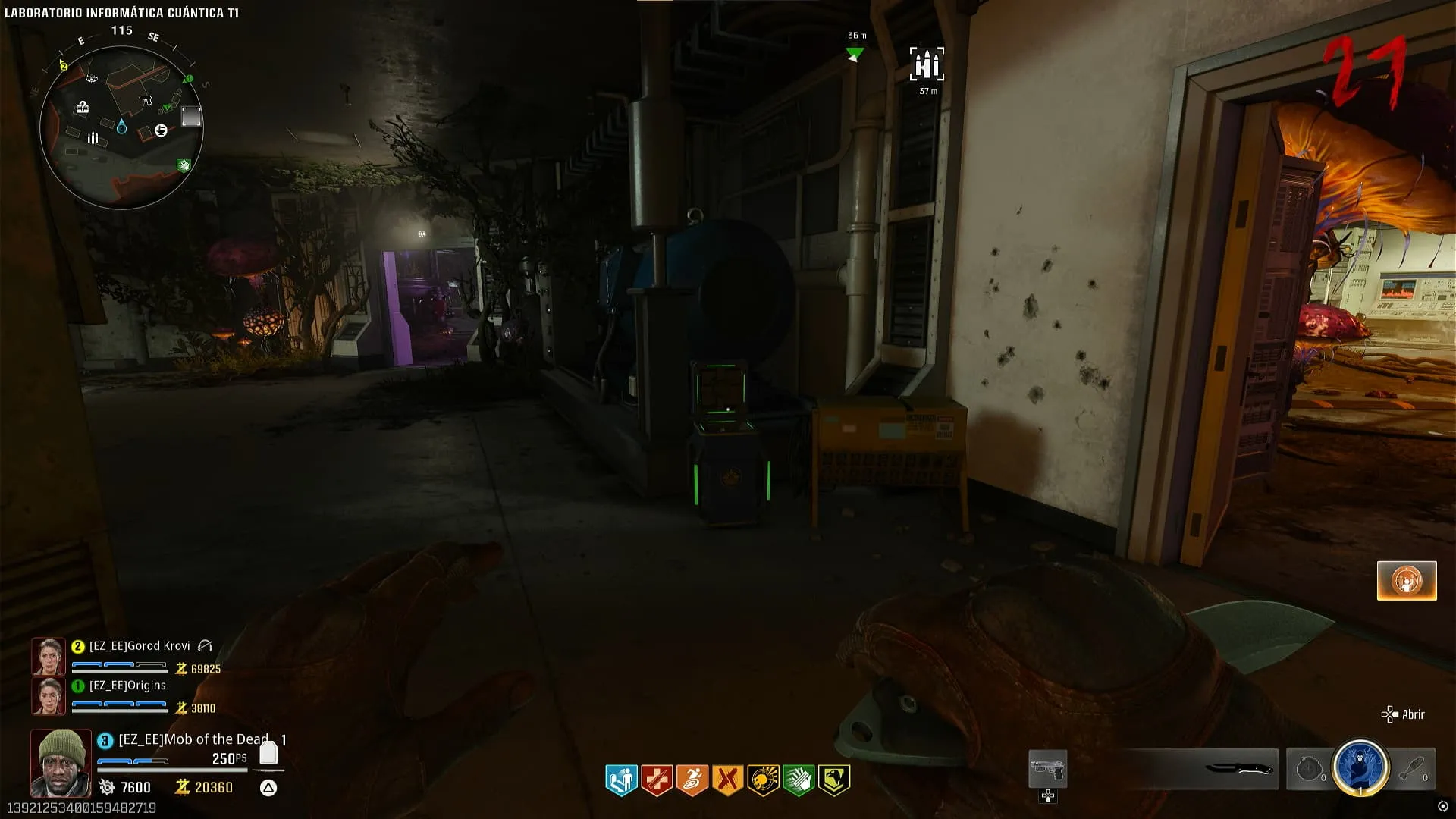The image size is (1456, 819).
Task: Select the lethal equipment slot right of the field upgrade
Action: point(1414,769)
